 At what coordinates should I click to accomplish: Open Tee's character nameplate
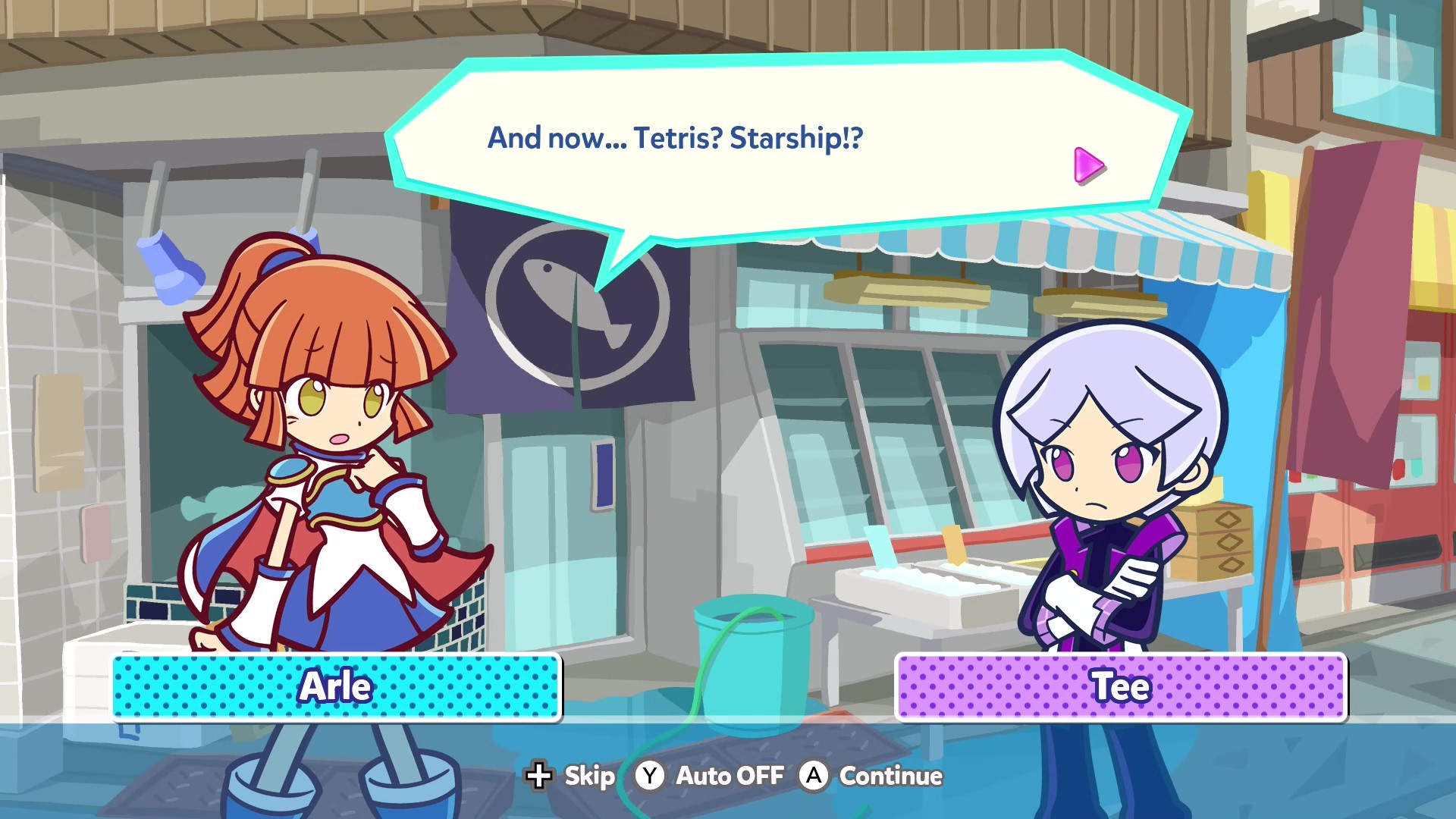pos(1121,687)
